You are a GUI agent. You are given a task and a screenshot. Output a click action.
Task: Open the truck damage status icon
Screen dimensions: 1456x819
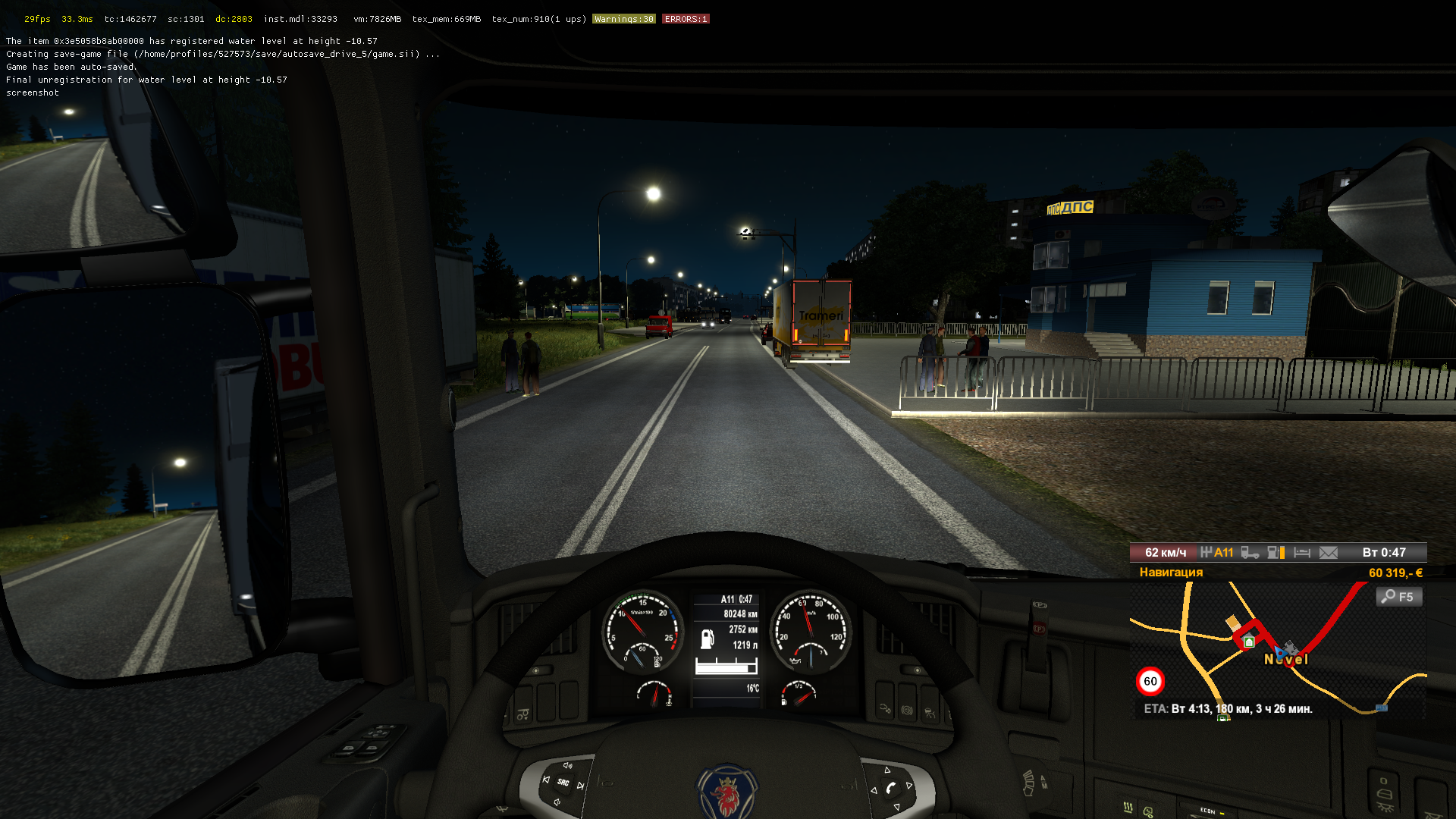pos(1250,553)
